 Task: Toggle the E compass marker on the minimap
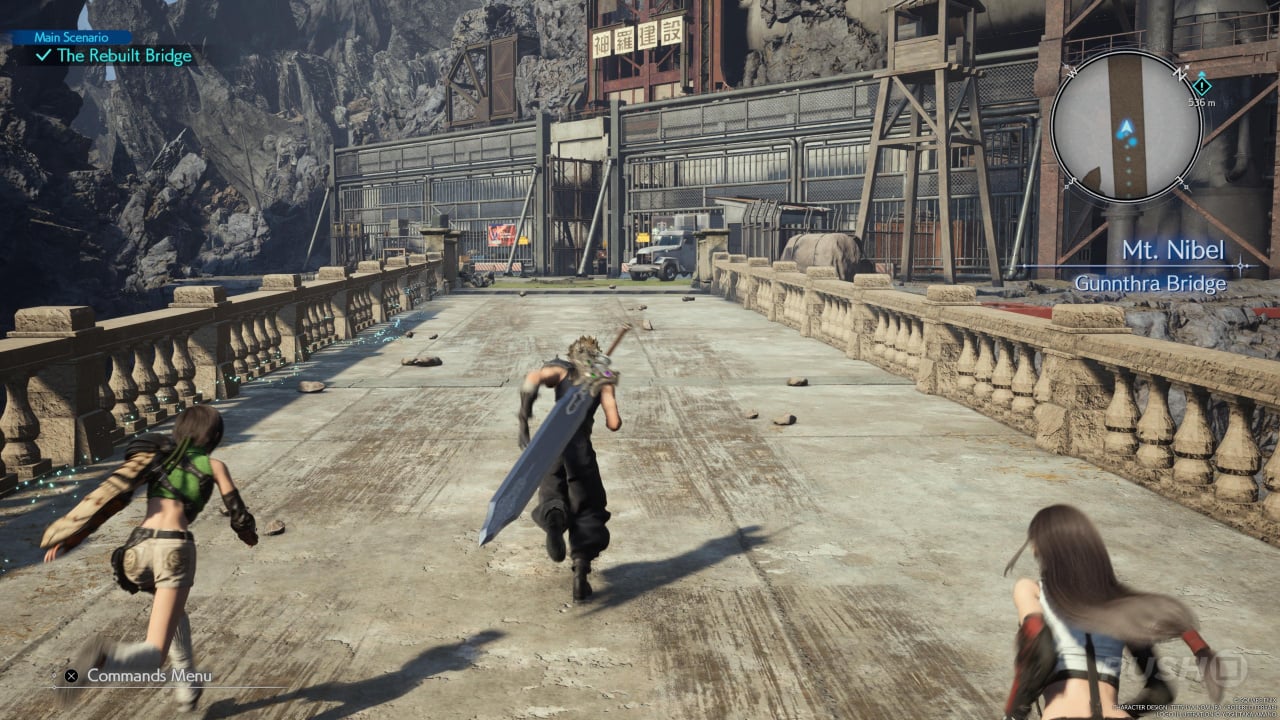pyautogui.click(x=1181, y=182)
